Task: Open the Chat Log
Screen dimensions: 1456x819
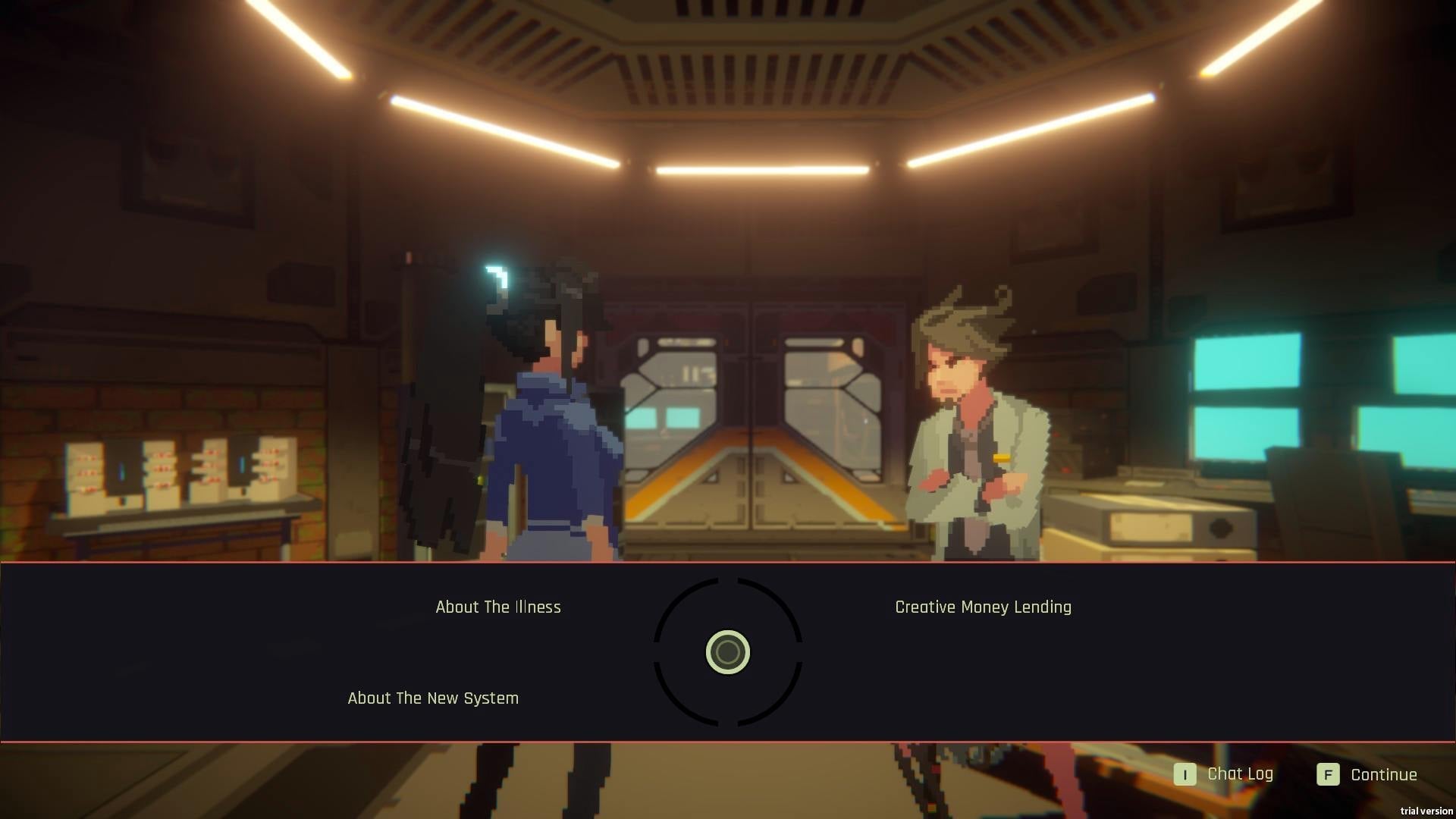Action: pos(1224,774)
